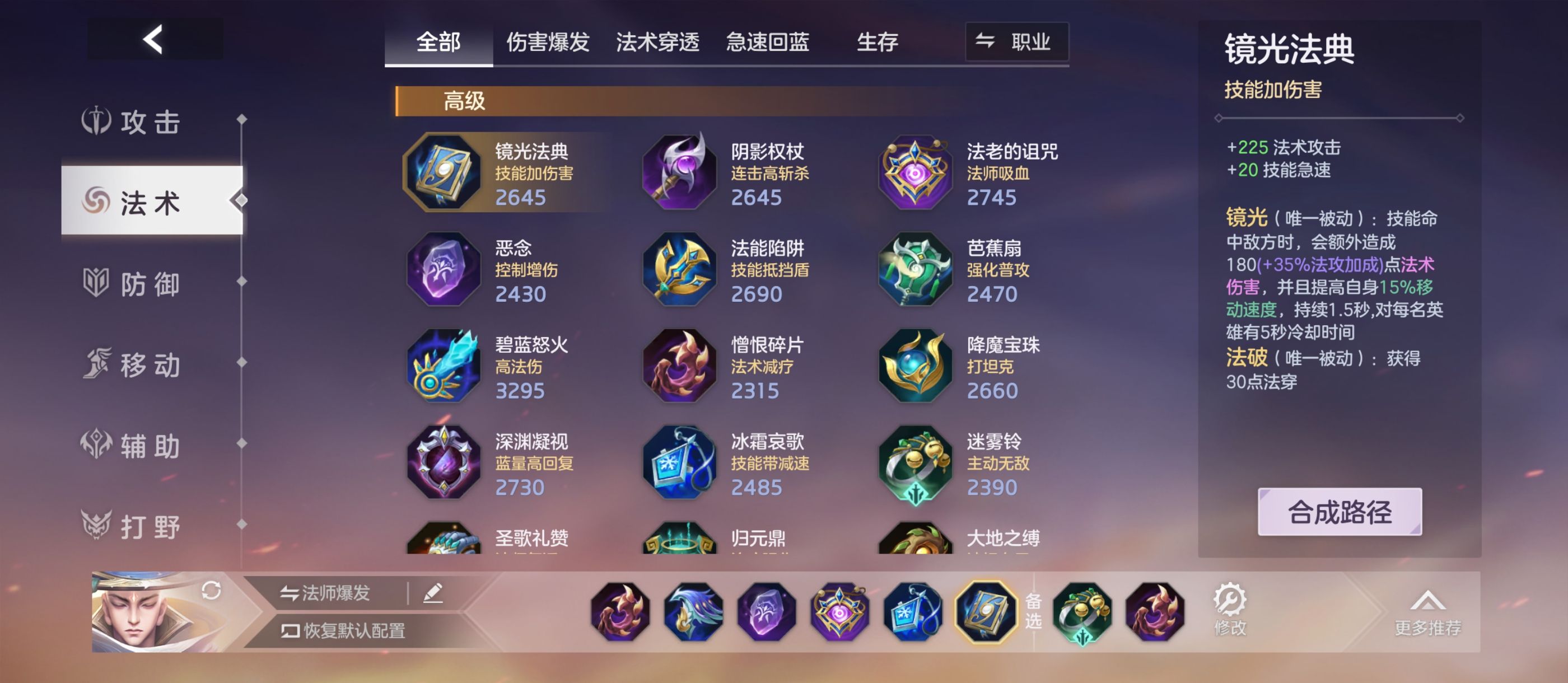This screenshot has height=683, width=1568.
Task: Switch to the 伤害爆发 tab
Action: 548,41
